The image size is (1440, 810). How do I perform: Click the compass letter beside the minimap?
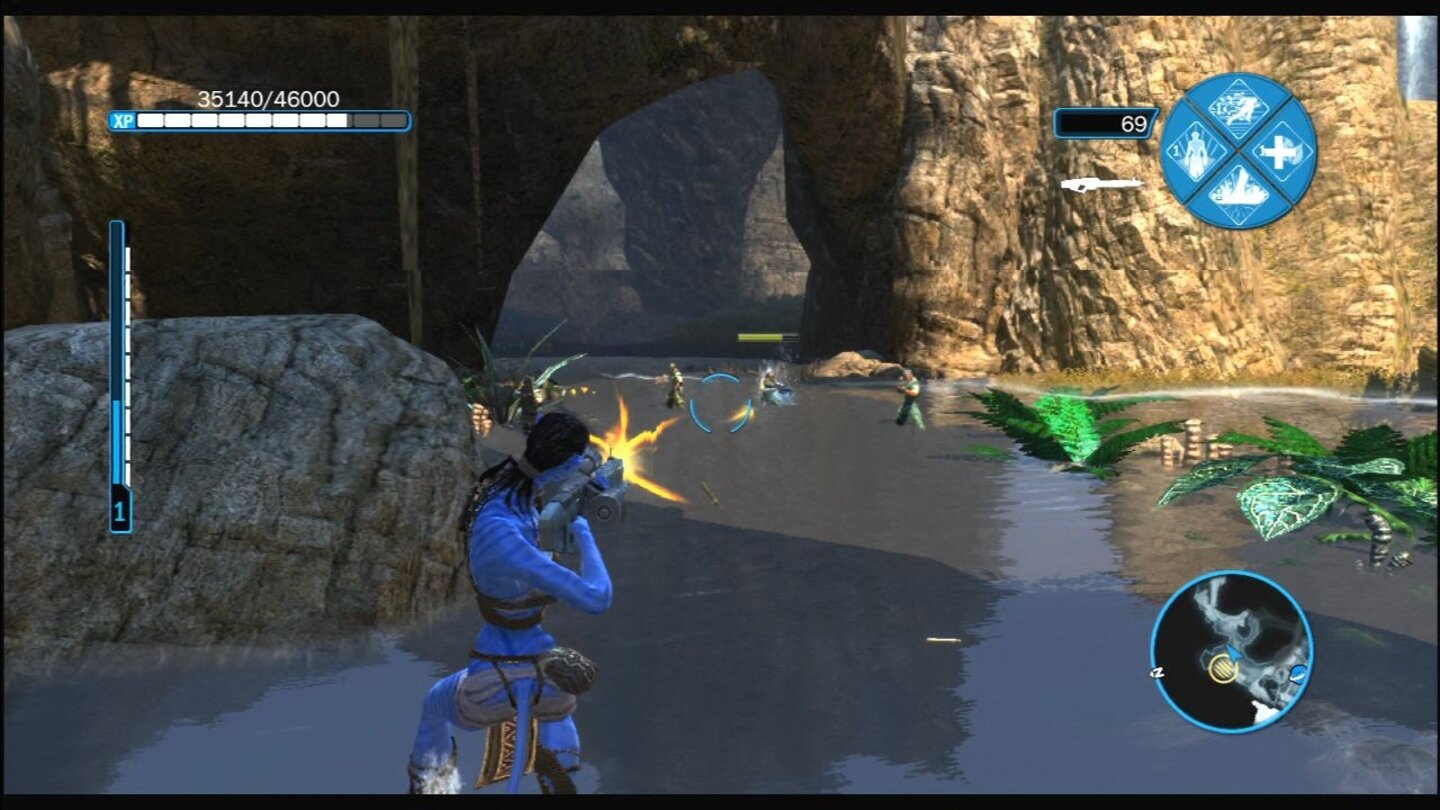[1156, 672]
